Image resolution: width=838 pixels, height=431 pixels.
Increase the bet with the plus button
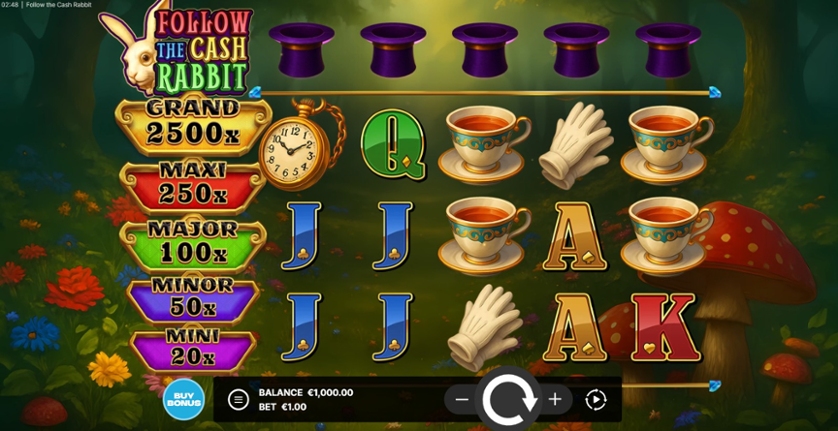pos(555,400)
